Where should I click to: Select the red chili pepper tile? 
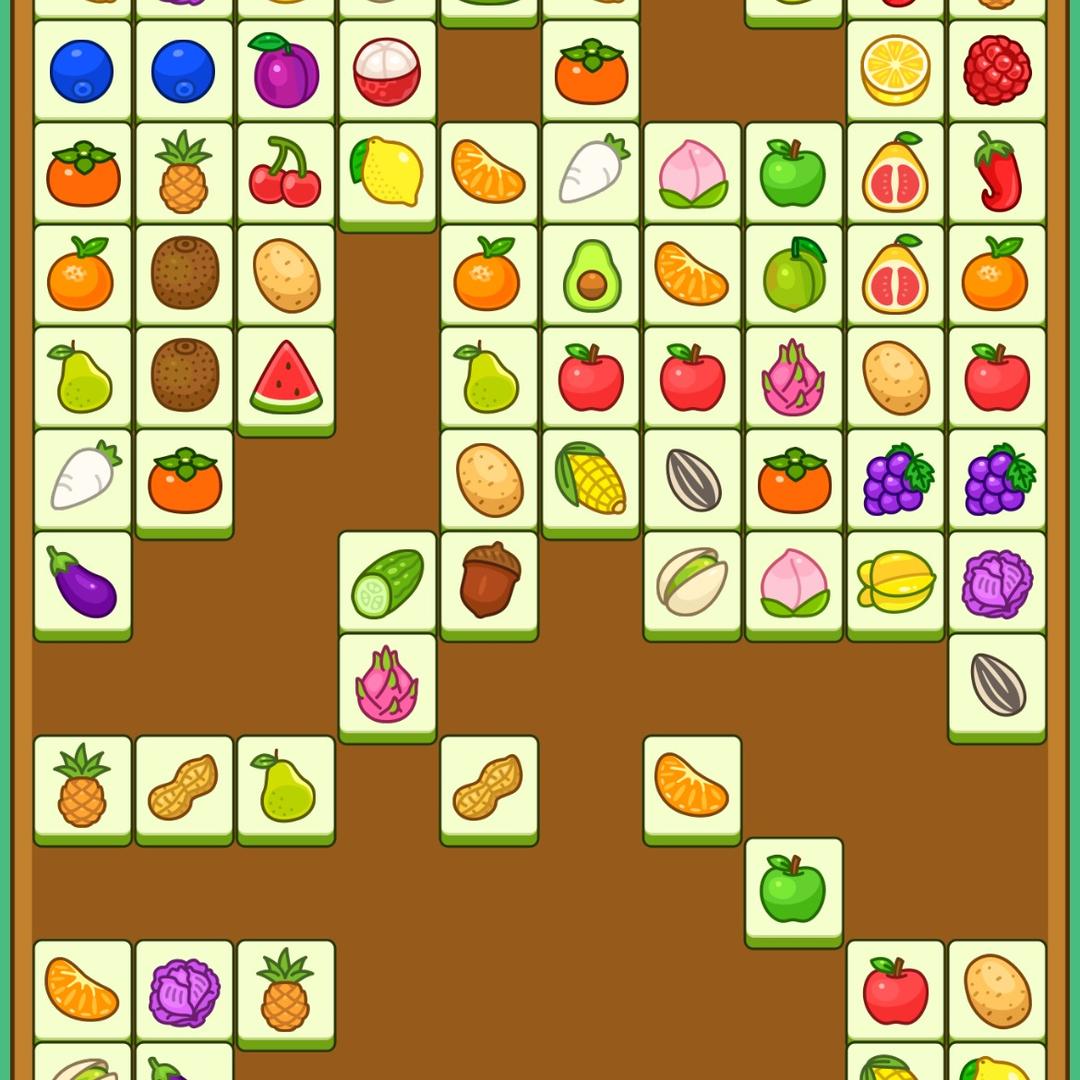tap(997, 173)
